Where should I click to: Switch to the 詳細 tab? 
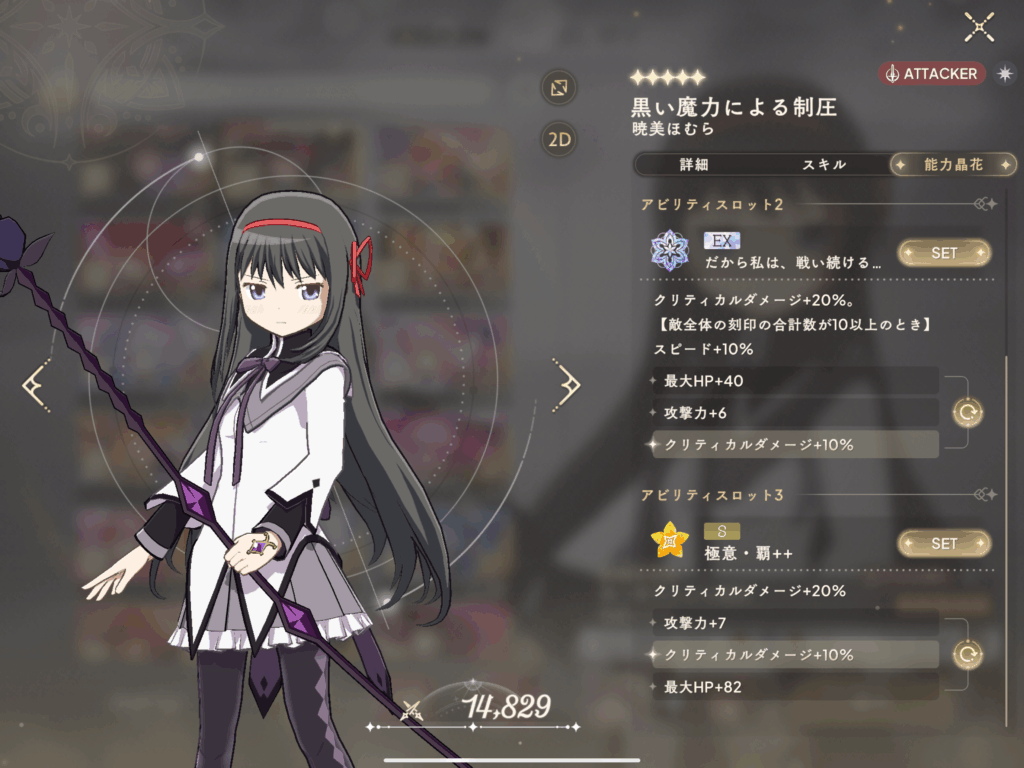tap(693, 165)
